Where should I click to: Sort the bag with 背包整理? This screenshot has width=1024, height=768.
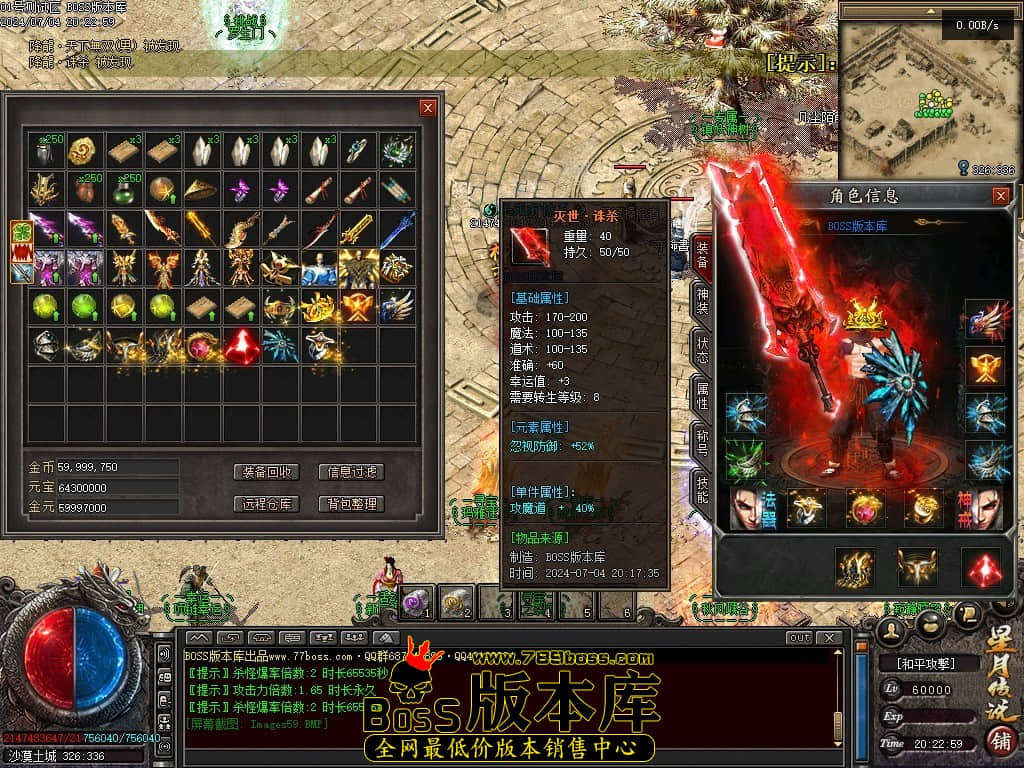351,504
